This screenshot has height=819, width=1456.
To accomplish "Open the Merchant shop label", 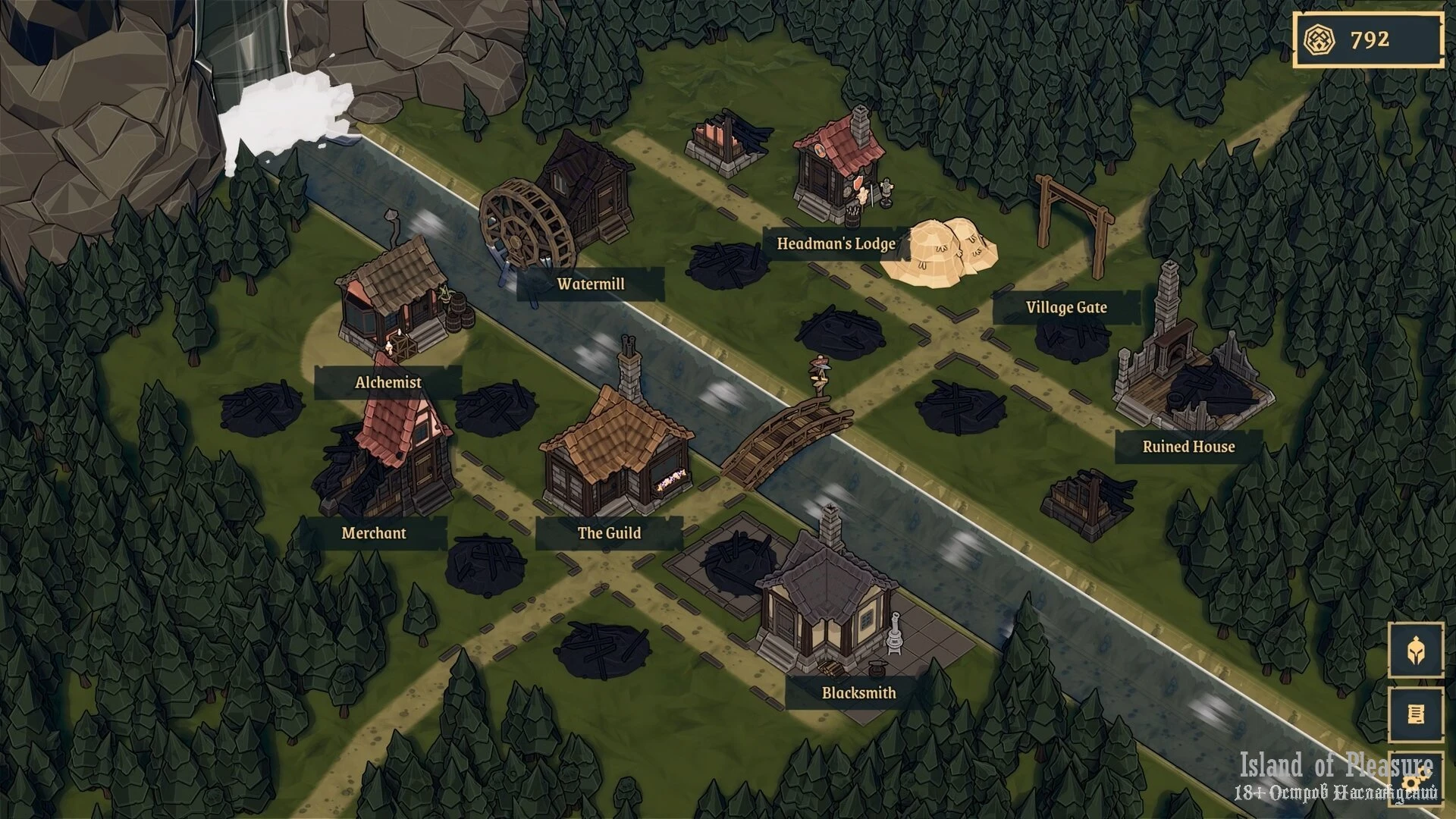I will 373,533.
